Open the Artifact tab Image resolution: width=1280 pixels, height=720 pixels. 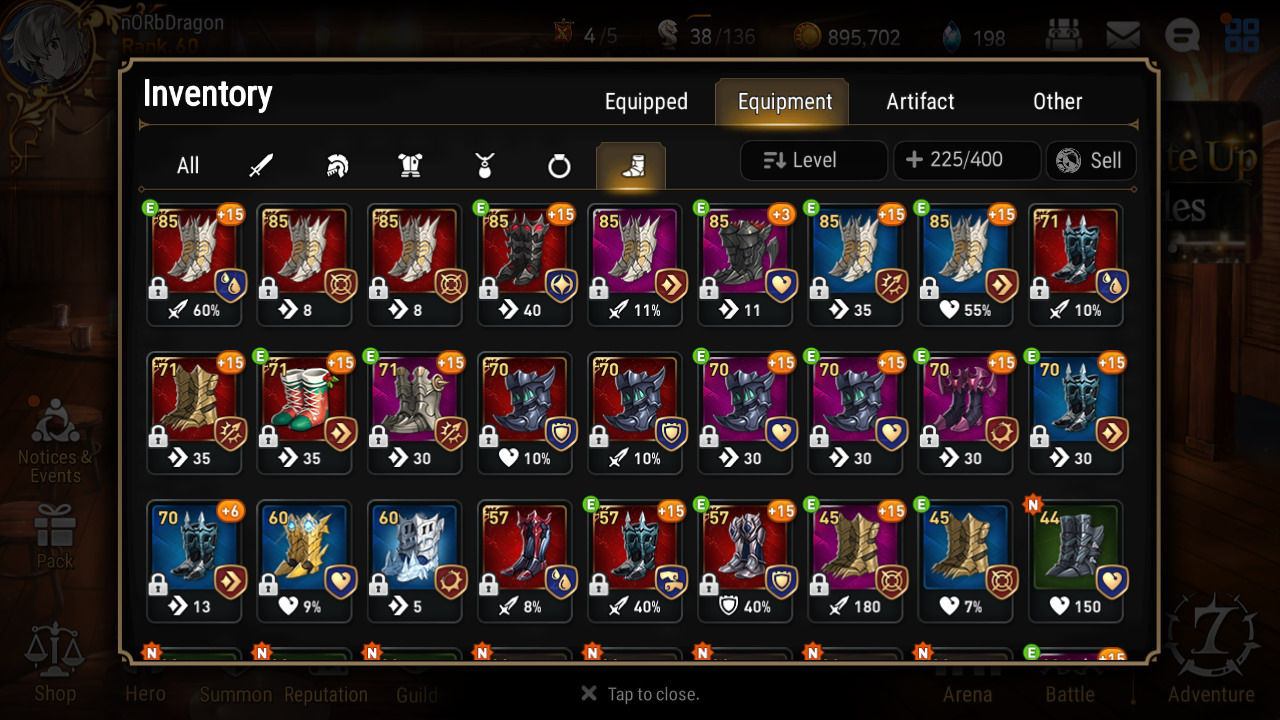coord(920,102)
